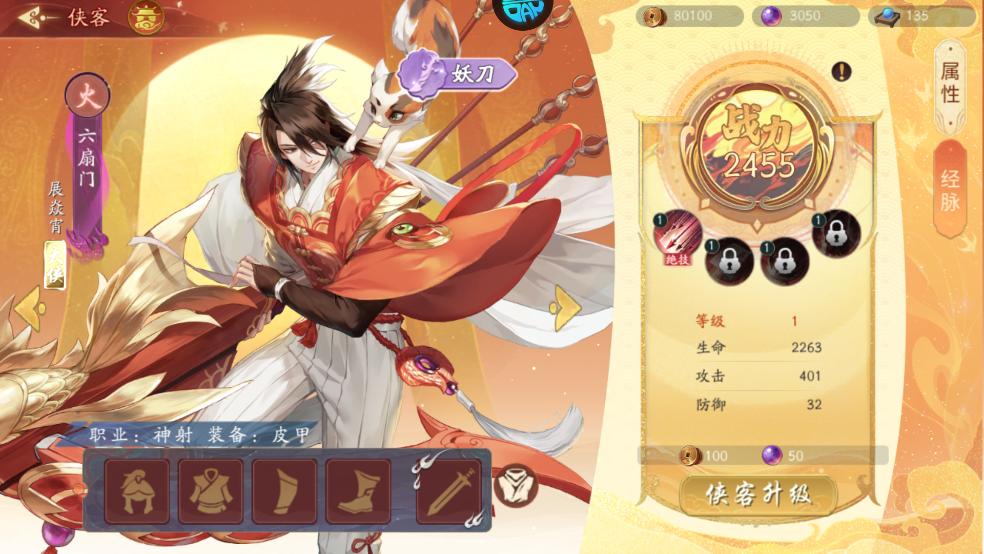The width and height of the screenshot is (984, 554).
Task: Tap the 火 element badge
Action: 87,98
